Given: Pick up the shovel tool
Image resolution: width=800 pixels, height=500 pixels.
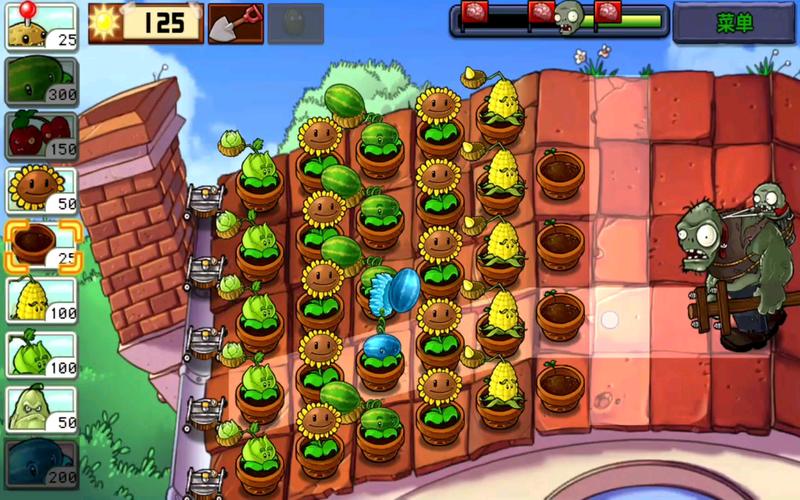Looking at the screenshot, I should 235,23.
